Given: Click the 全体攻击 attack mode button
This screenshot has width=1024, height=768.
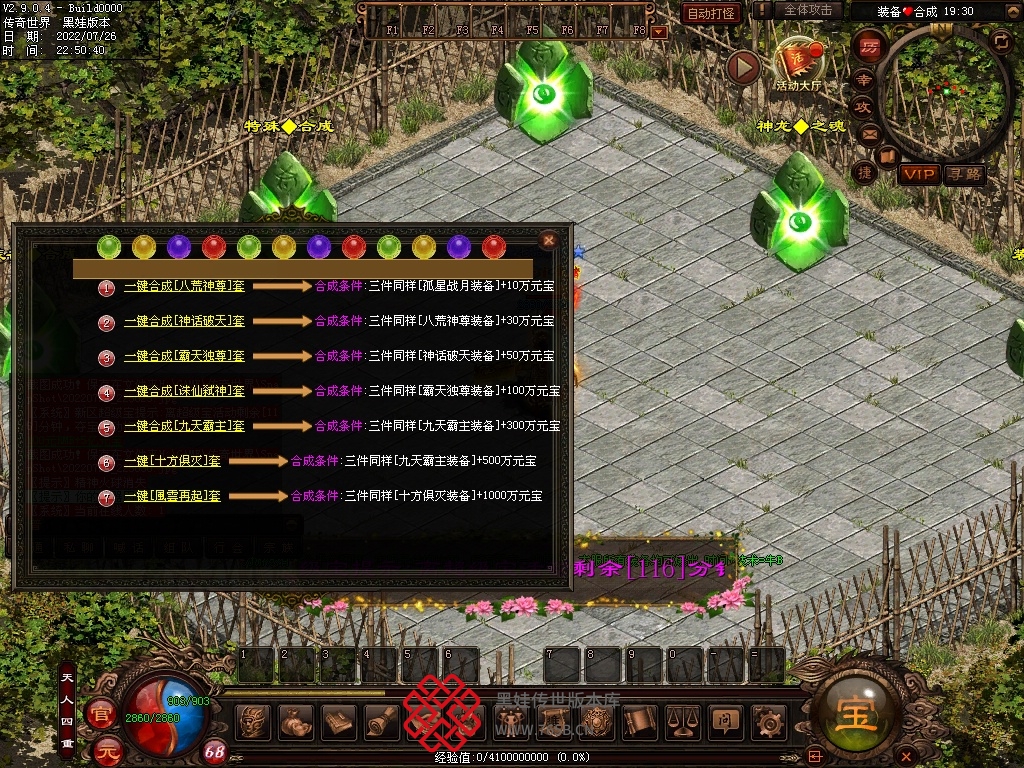Looking at the screenshot, I should pyautogui.click(x=807, y=10).
